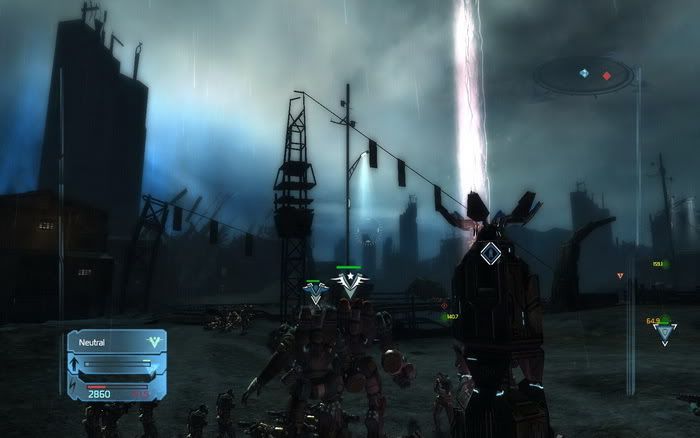700x438 pixels.
Task: Select the starred winged unit marker
Action: pos(349,283)
